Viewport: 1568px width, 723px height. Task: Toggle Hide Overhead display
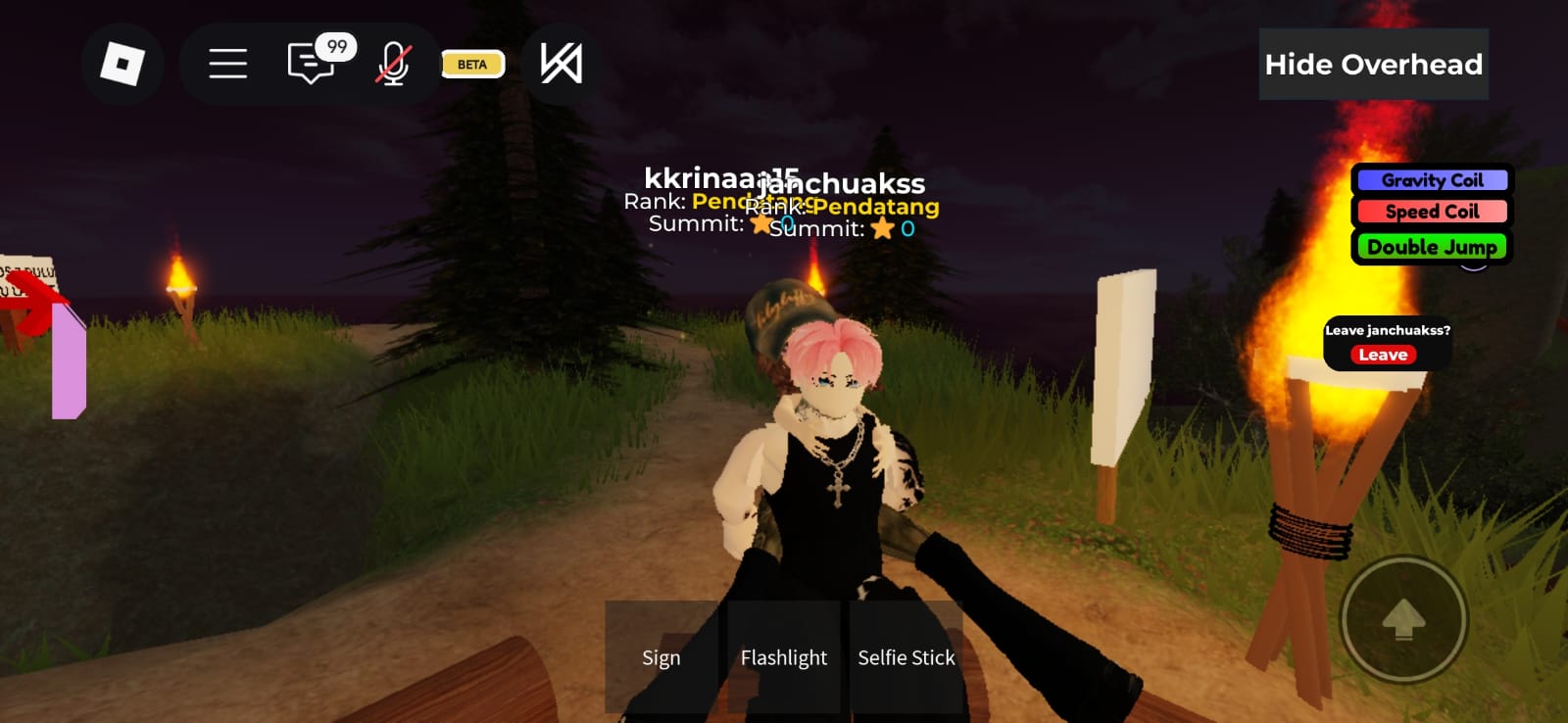point(1373,64)
